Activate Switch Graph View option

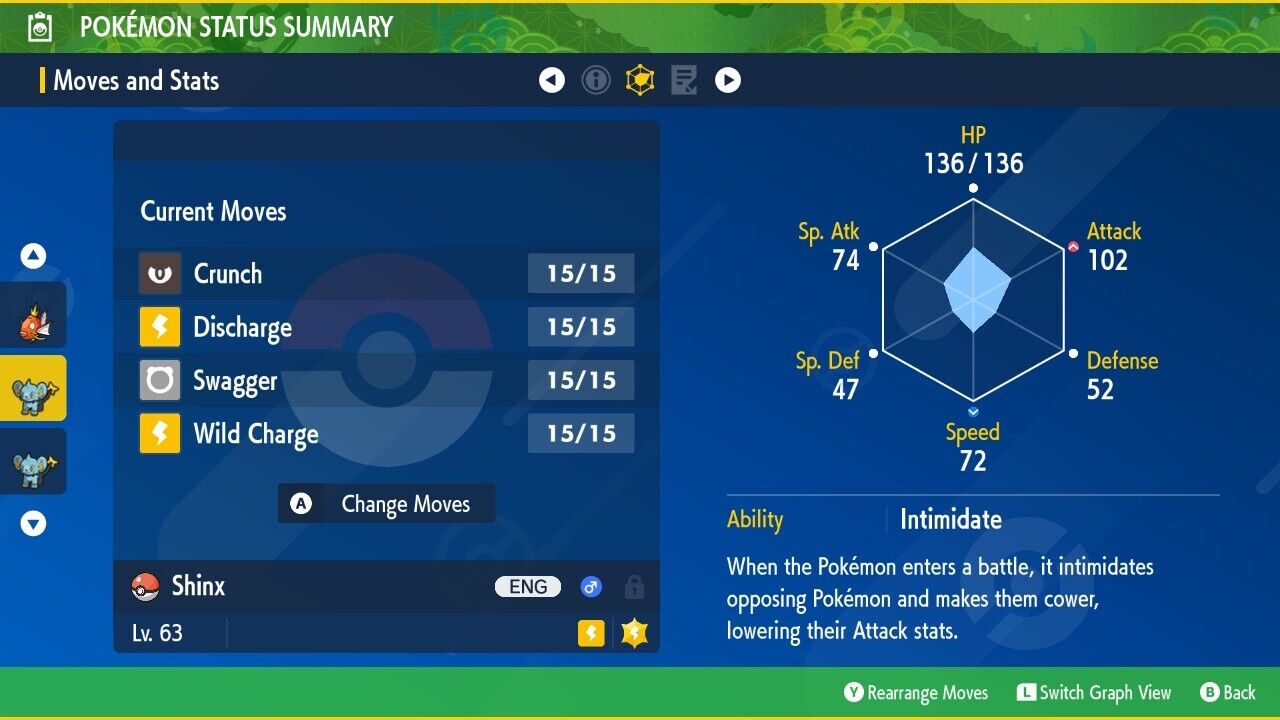(1093, 693)
